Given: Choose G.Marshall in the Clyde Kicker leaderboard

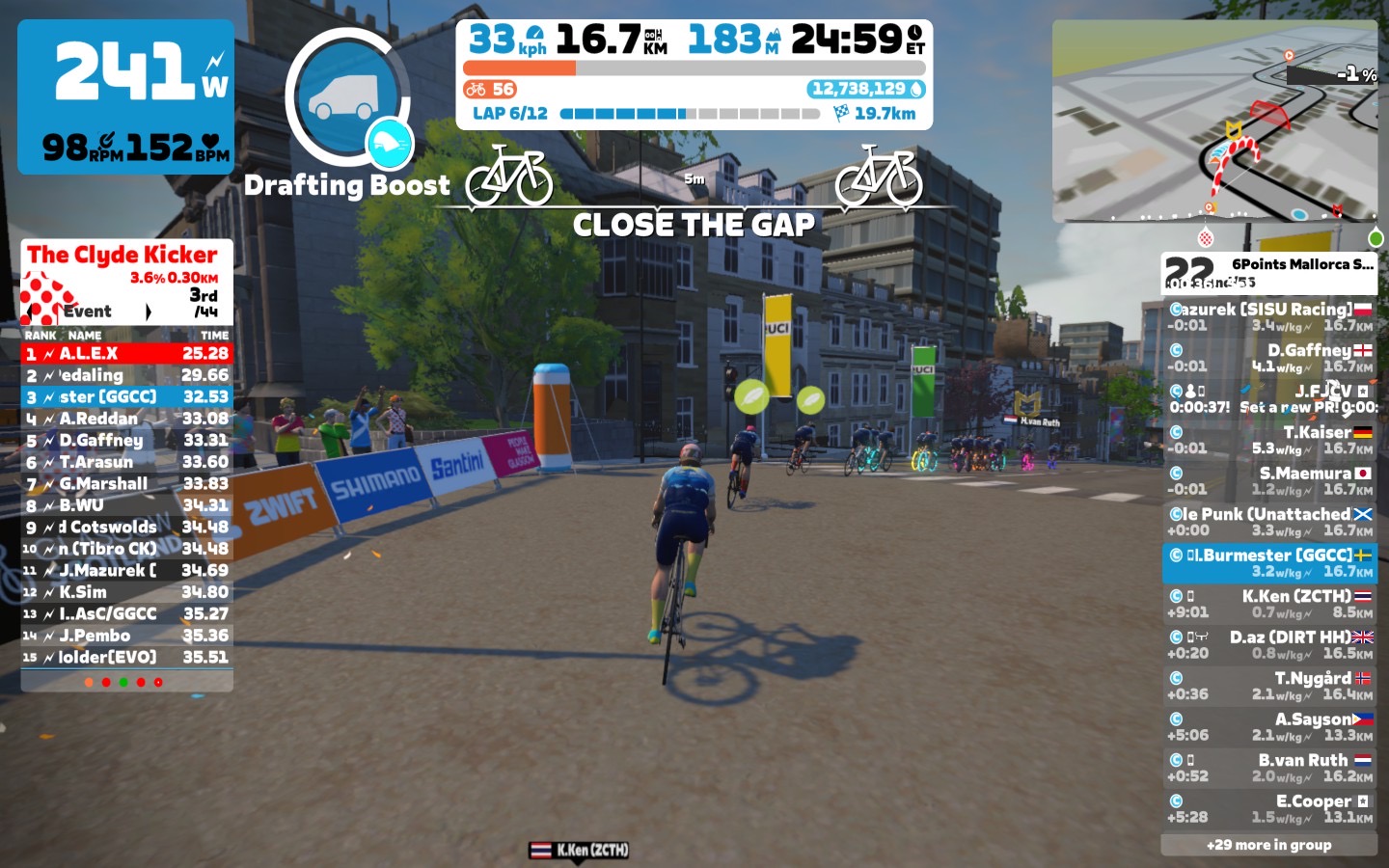Looking at the screenshot, I should [126, 484].
